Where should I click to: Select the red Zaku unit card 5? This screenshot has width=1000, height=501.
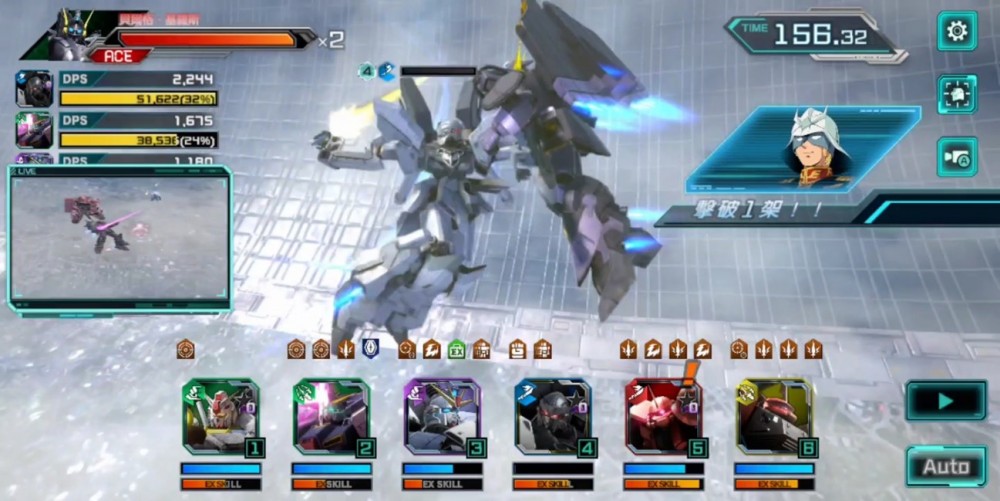tap(664, 416)
